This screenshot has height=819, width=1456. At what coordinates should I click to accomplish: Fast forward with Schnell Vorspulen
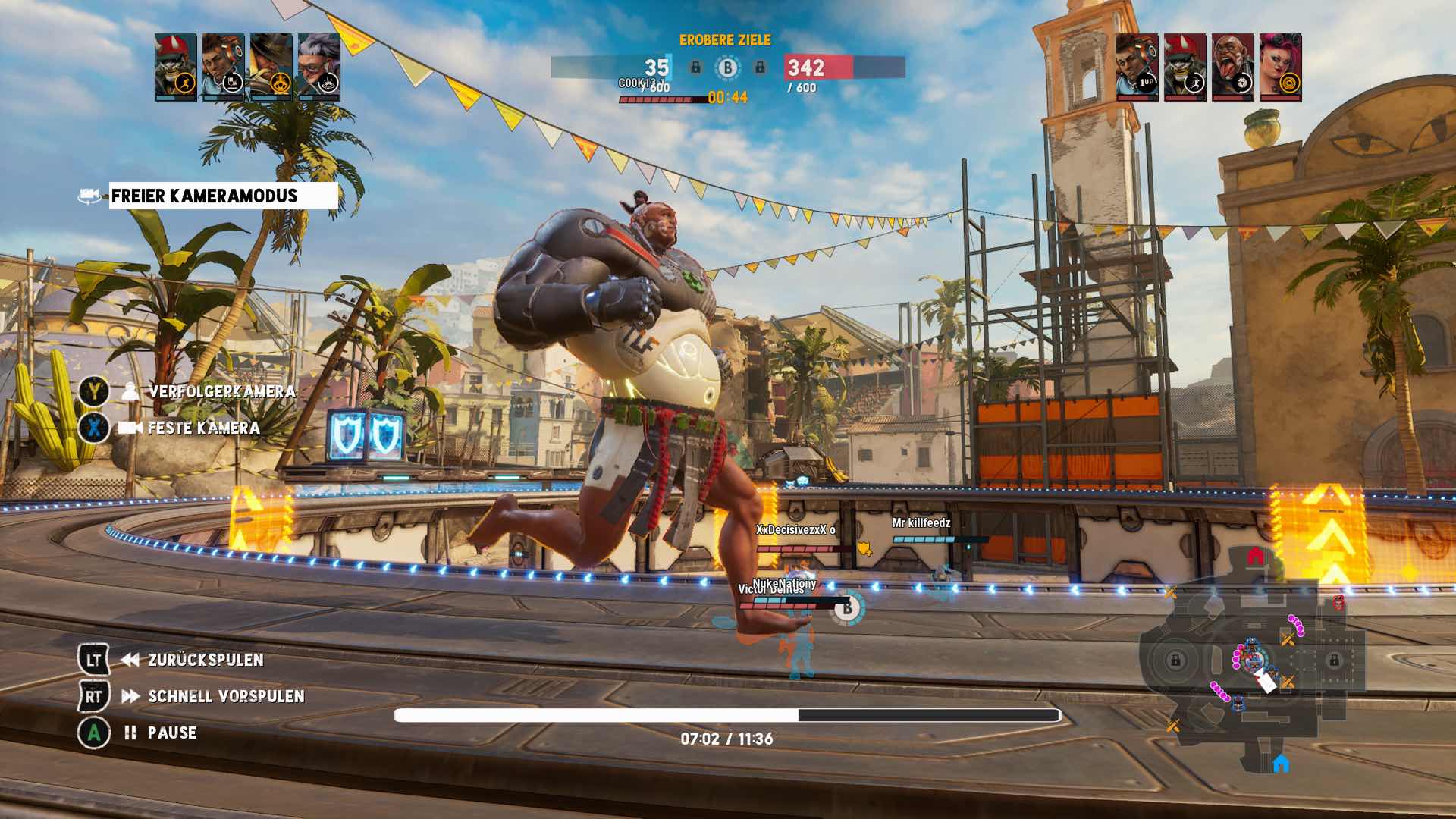(x=225, y=696)
